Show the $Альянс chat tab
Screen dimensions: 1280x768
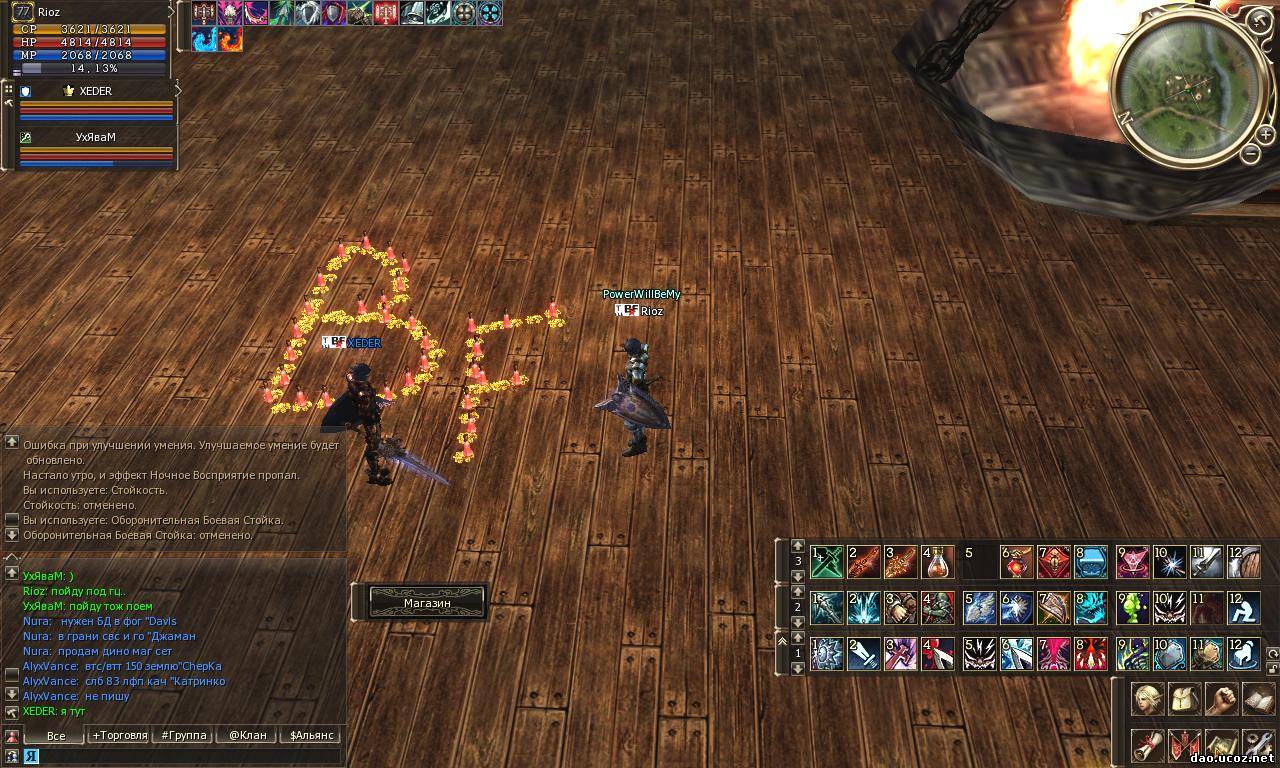[310, 735]
